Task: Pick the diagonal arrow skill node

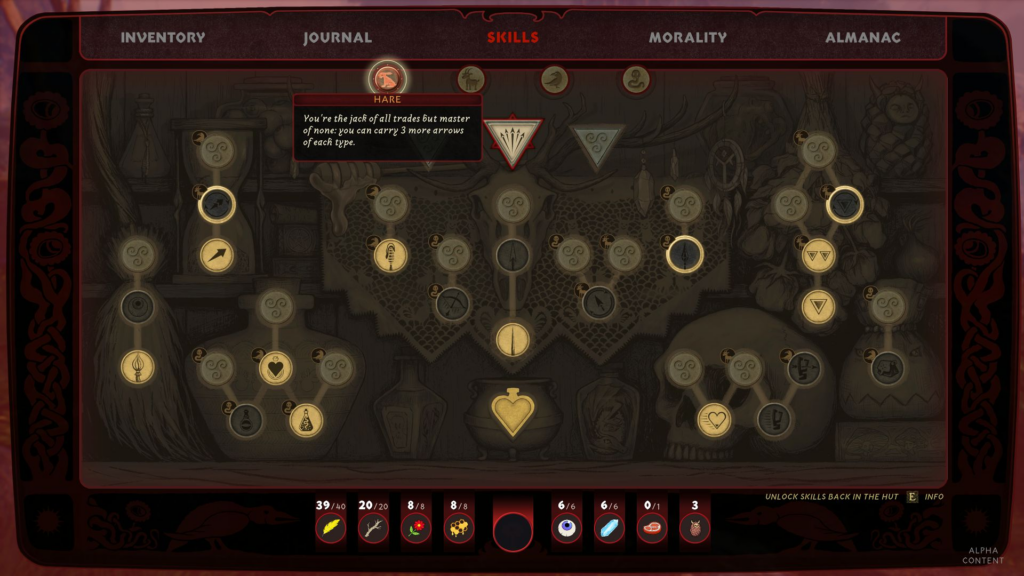Action: click(x=217, y=255)
